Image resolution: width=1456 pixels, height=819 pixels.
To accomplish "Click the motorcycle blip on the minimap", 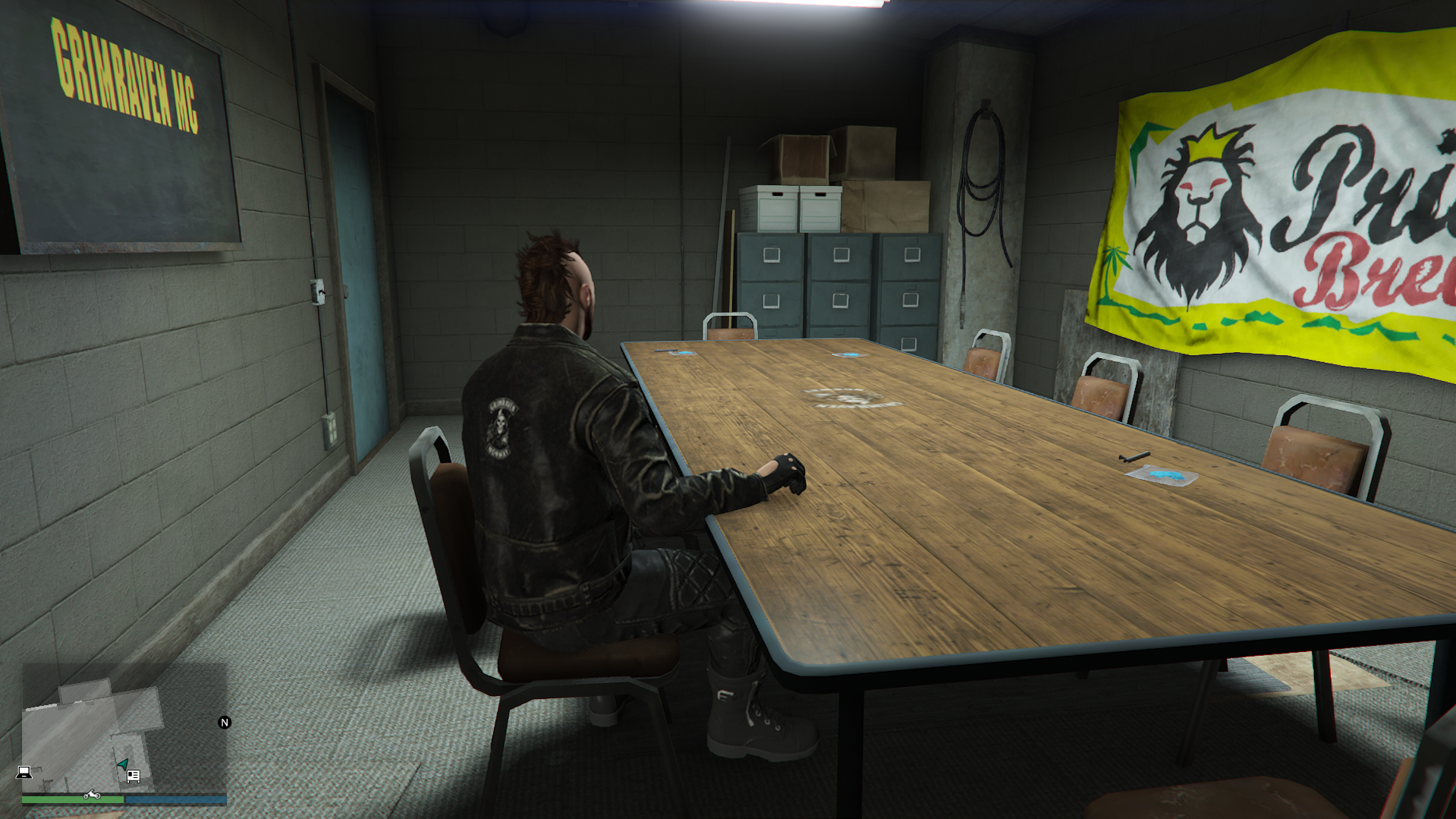I will click(92, 795).
